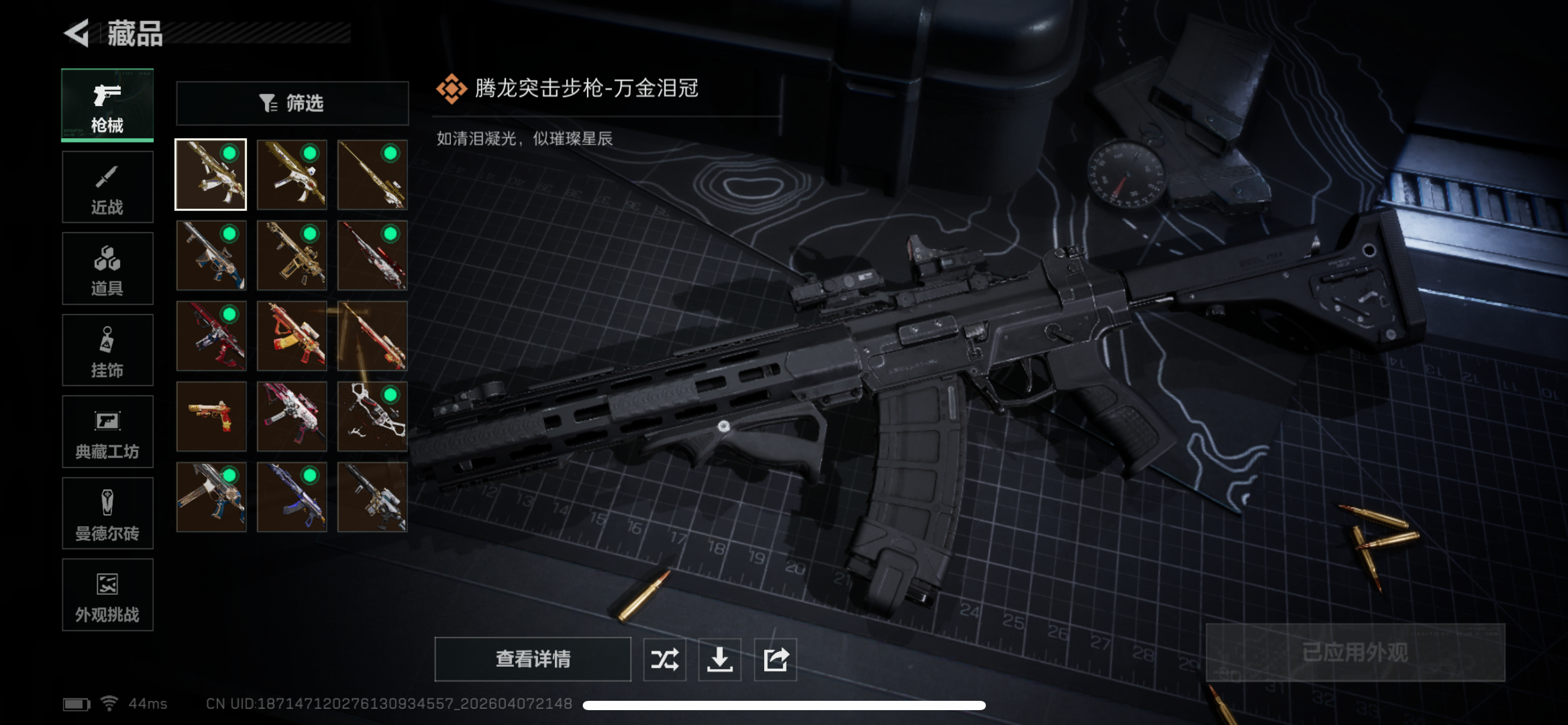Click the share appearance icon
This screenshot has height=725, width=1568.
775,659
